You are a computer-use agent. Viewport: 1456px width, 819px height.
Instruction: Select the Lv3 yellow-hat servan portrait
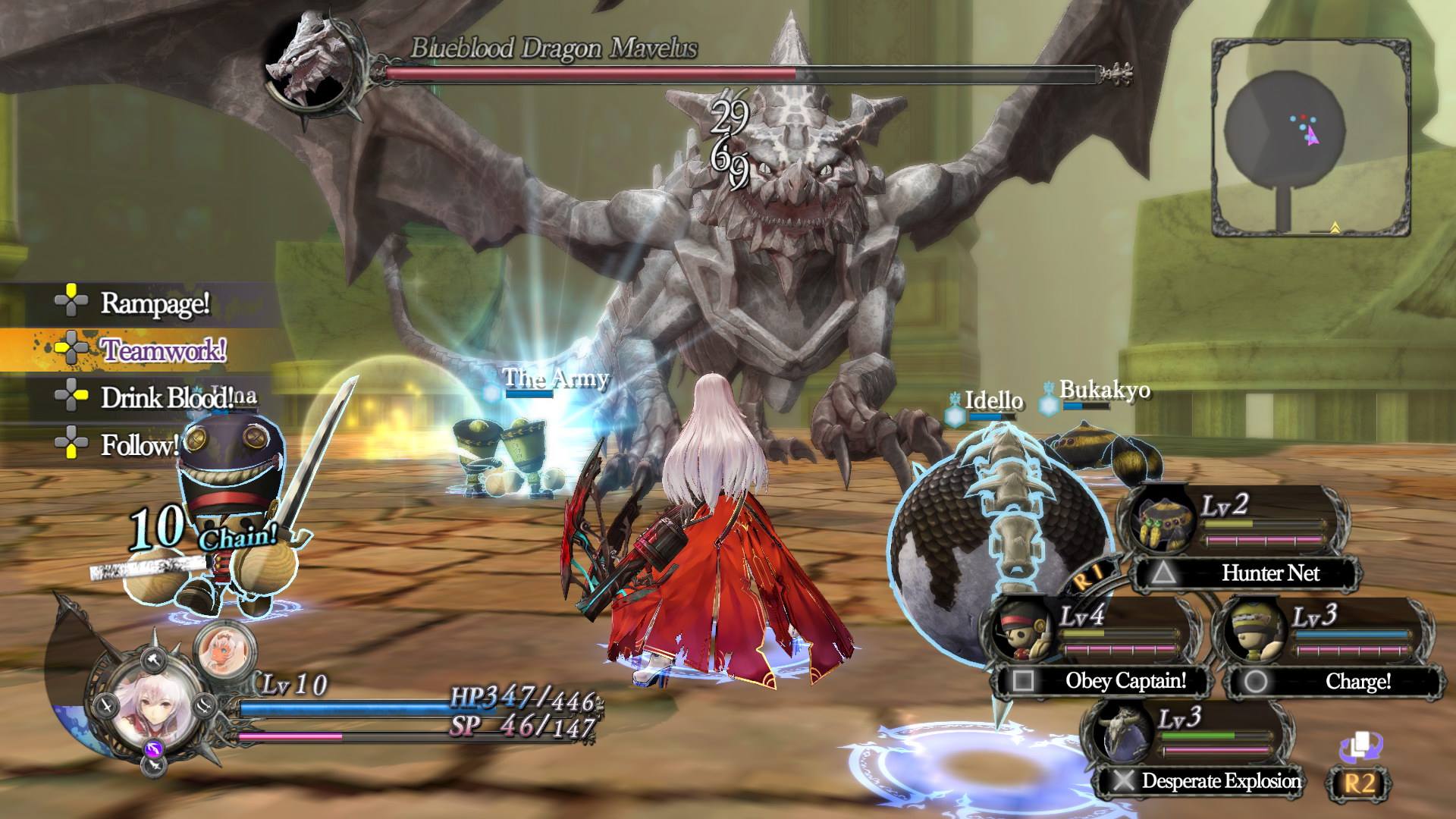pyautogui.click(x=1254, y=631)
